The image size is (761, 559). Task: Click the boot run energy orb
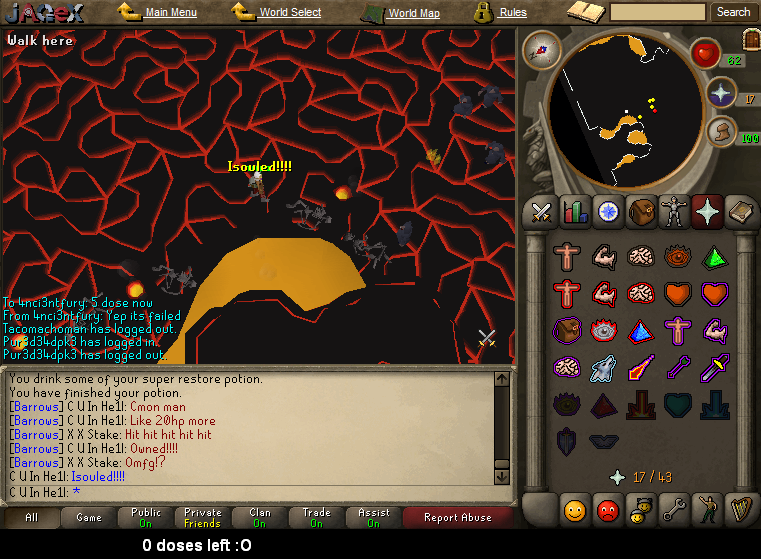(x=720, y=131)
